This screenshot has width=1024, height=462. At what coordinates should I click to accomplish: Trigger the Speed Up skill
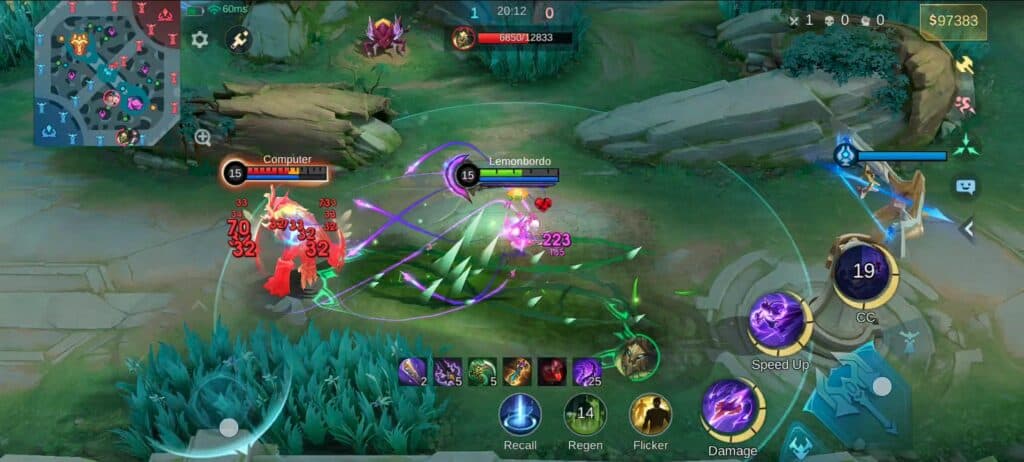pos(779,323)
